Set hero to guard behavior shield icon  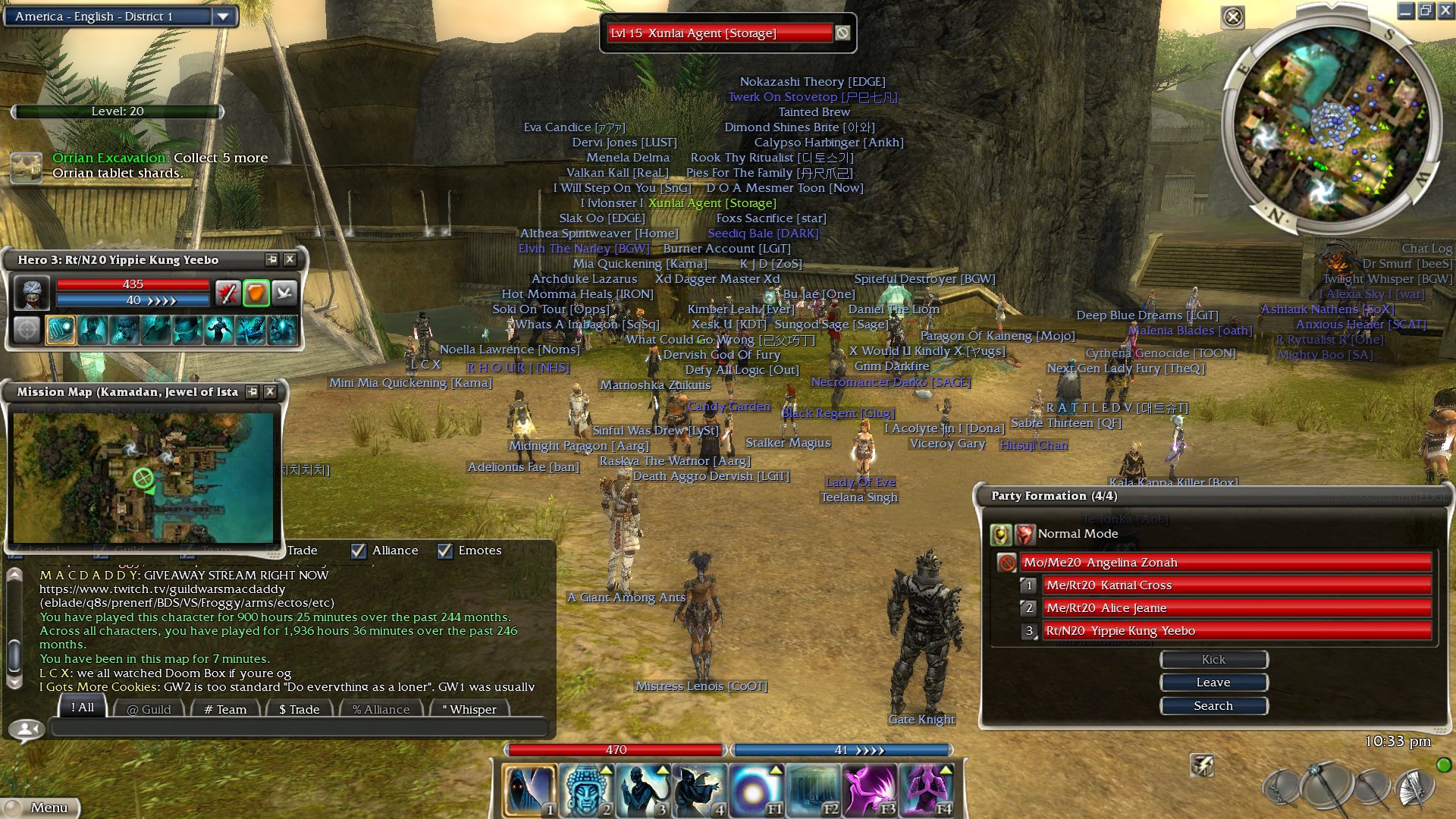coord(256,293)
